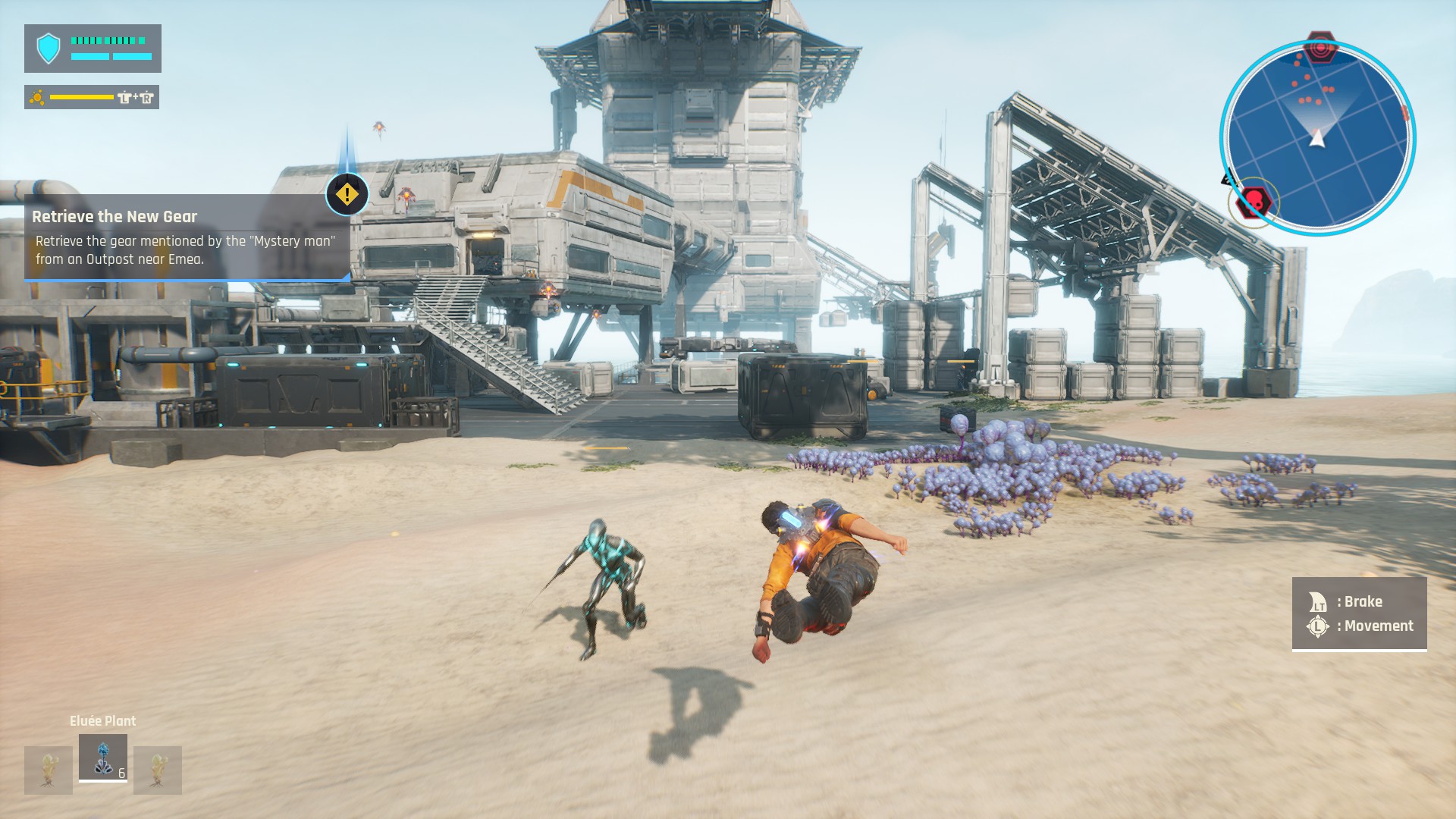Select the yellow quest waypoint marker

coord(347,194)
